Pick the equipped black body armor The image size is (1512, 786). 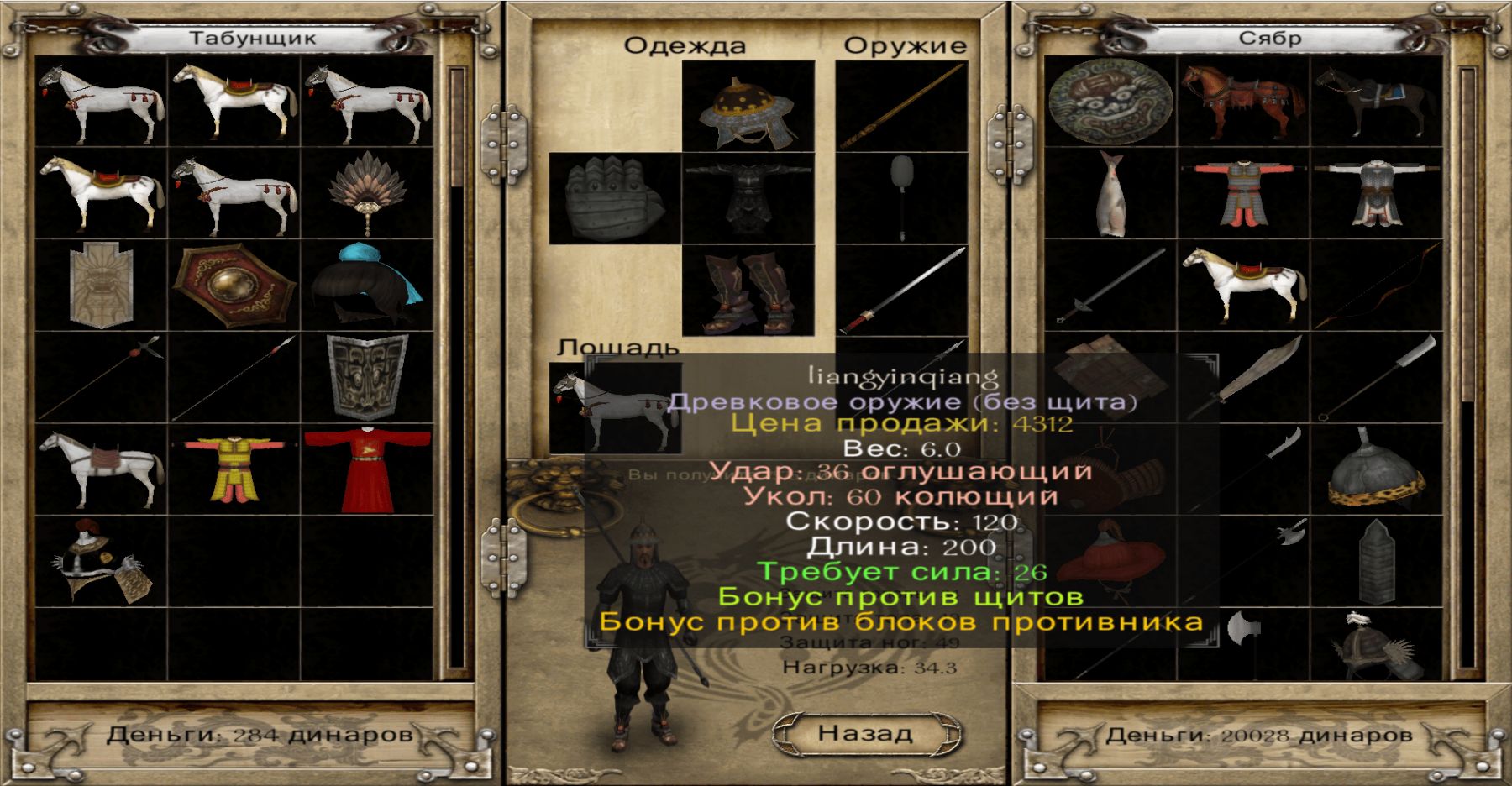tap(748, 198)
